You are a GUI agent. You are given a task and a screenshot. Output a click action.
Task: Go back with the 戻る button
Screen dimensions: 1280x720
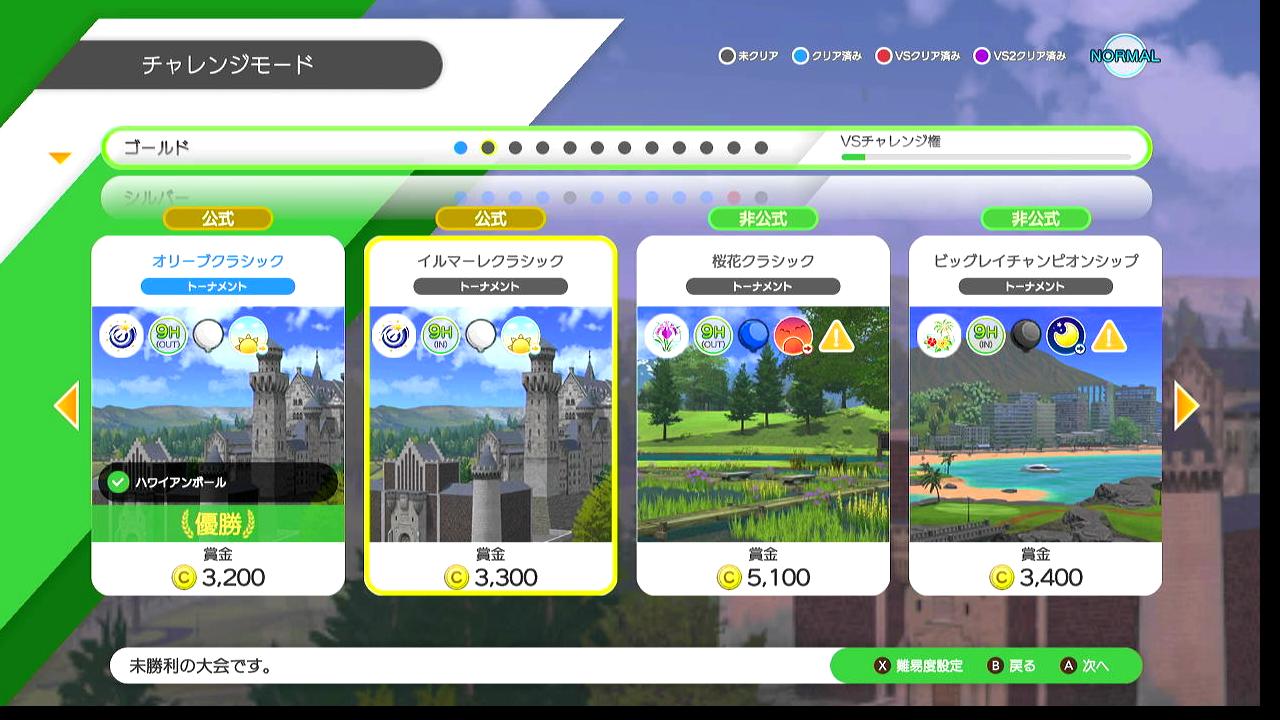tap(1012, 666)
